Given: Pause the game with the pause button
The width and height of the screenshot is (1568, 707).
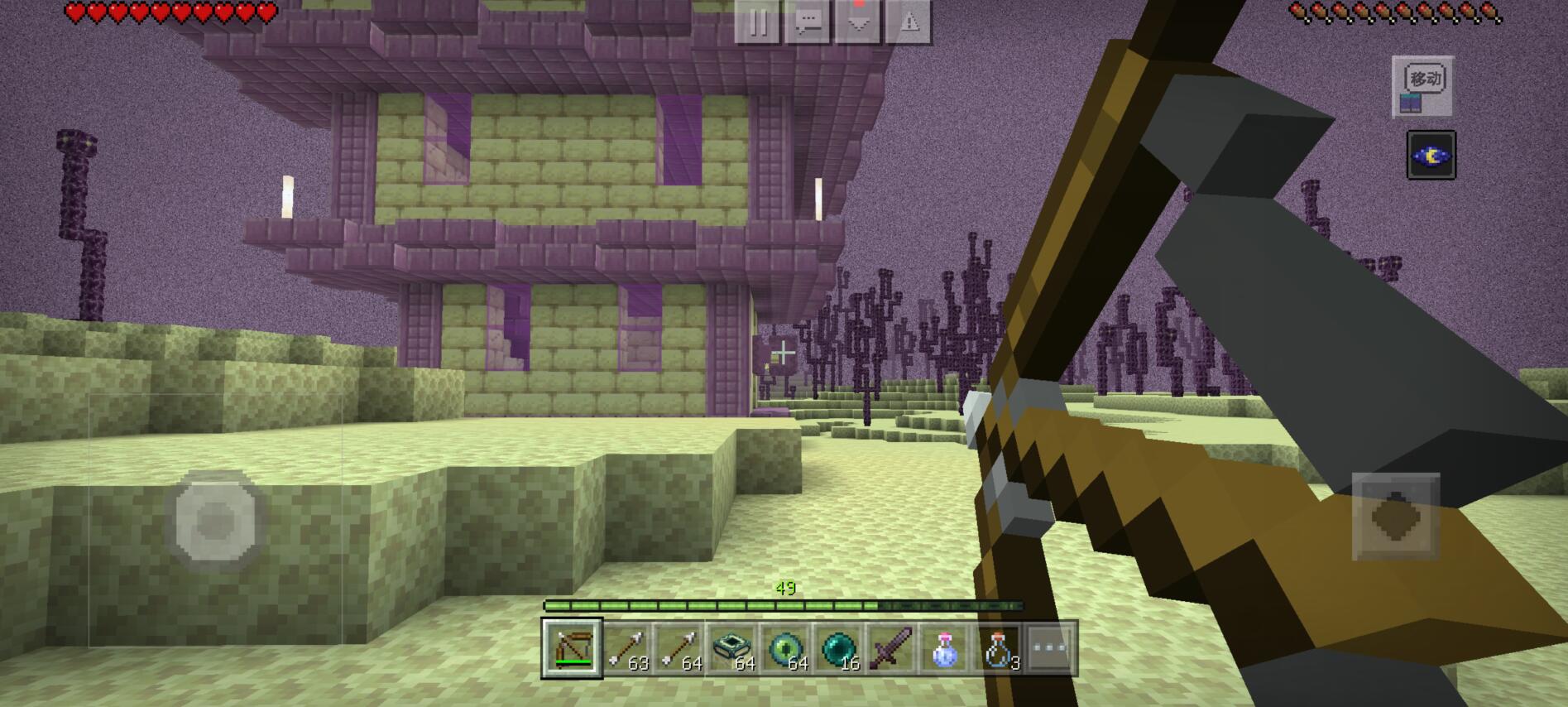Looking at the screenshot, I should [x=756, y=22].
